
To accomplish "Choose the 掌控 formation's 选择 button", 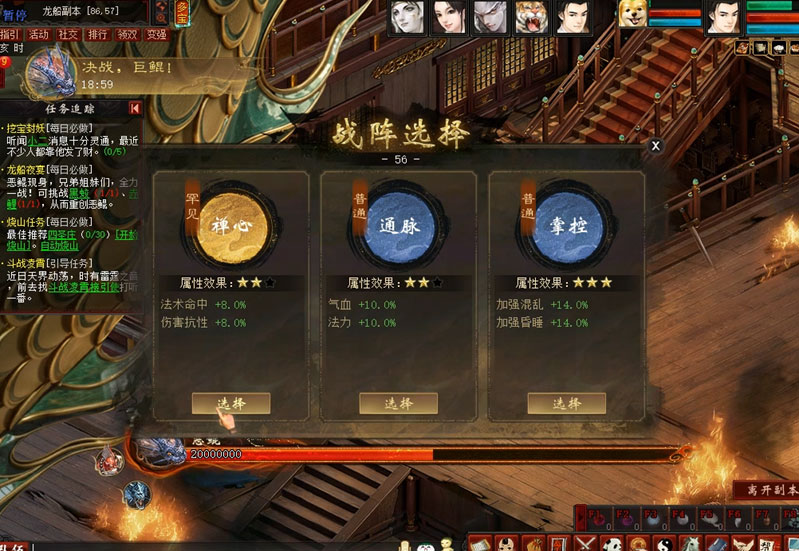I will [x=566, y=403].
